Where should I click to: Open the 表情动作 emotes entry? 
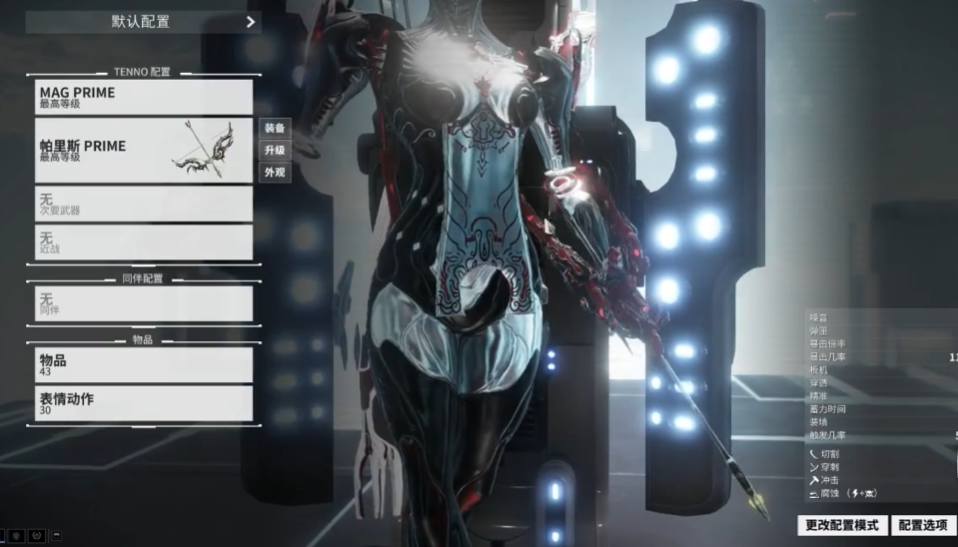[x=144, y=403]
